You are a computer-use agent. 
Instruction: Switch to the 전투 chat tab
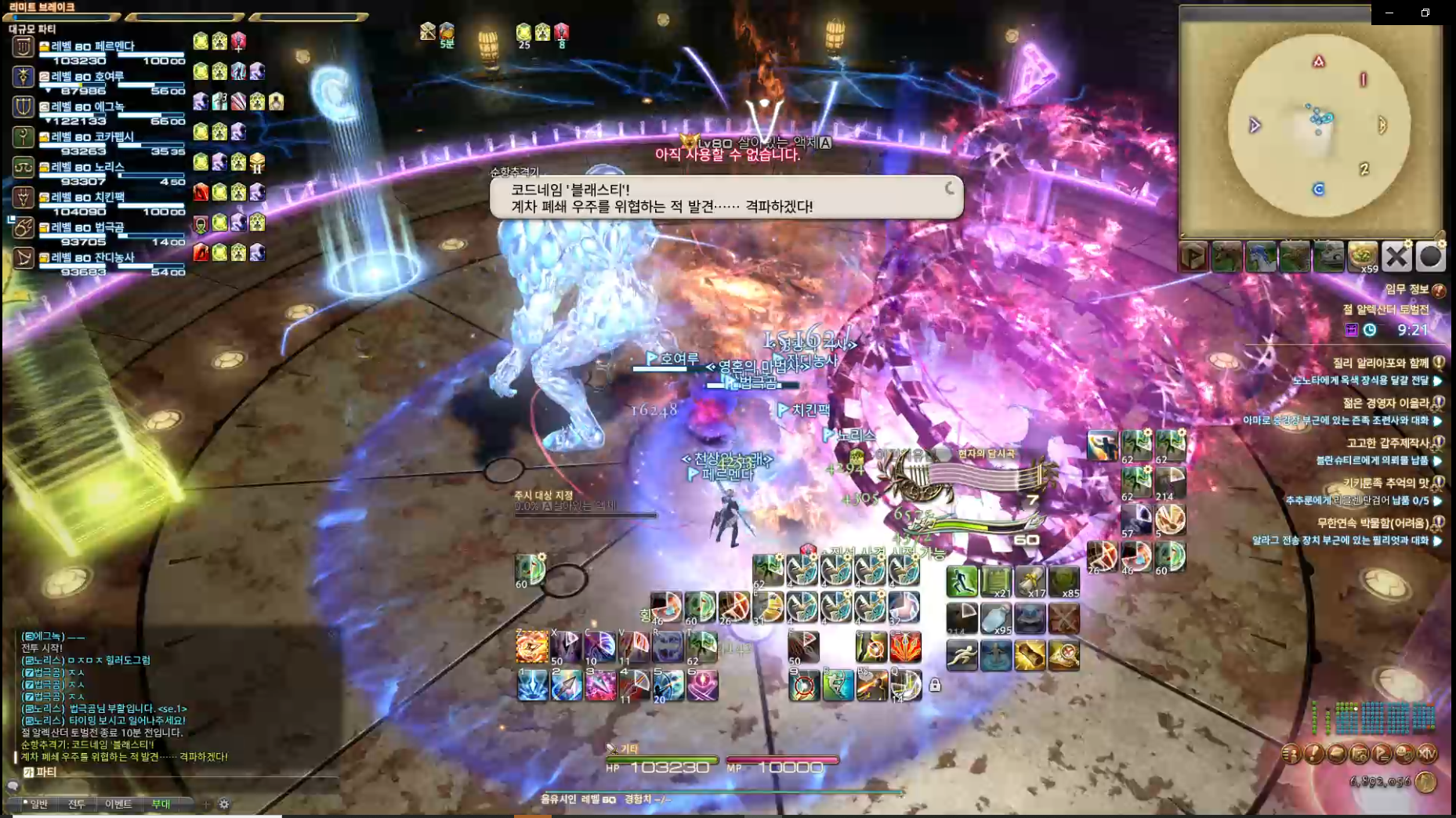[76, 804]
